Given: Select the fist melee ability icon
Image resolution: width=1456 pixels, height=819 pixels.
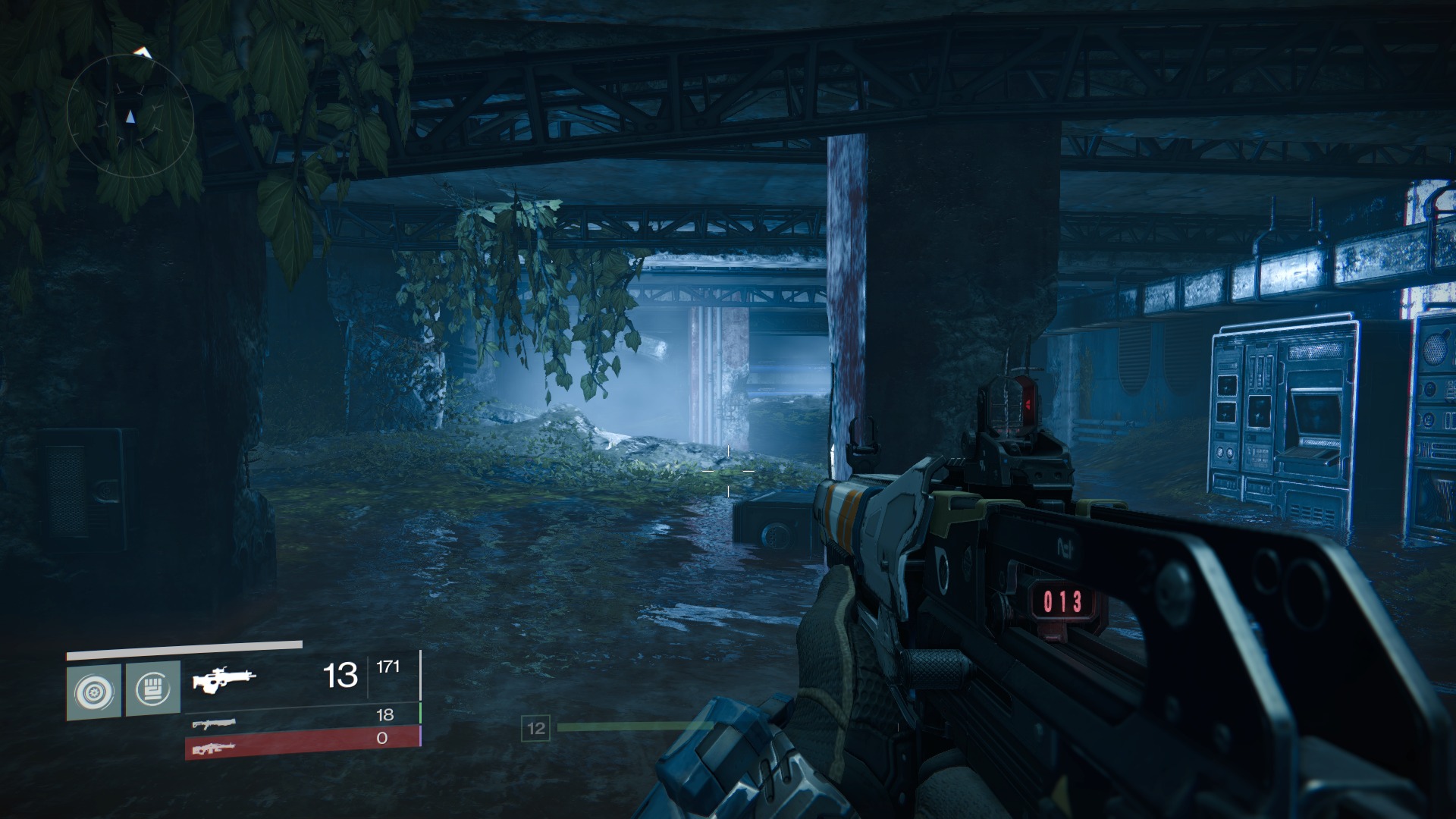Looking at the screenshot, I should [x=152, y=689].
